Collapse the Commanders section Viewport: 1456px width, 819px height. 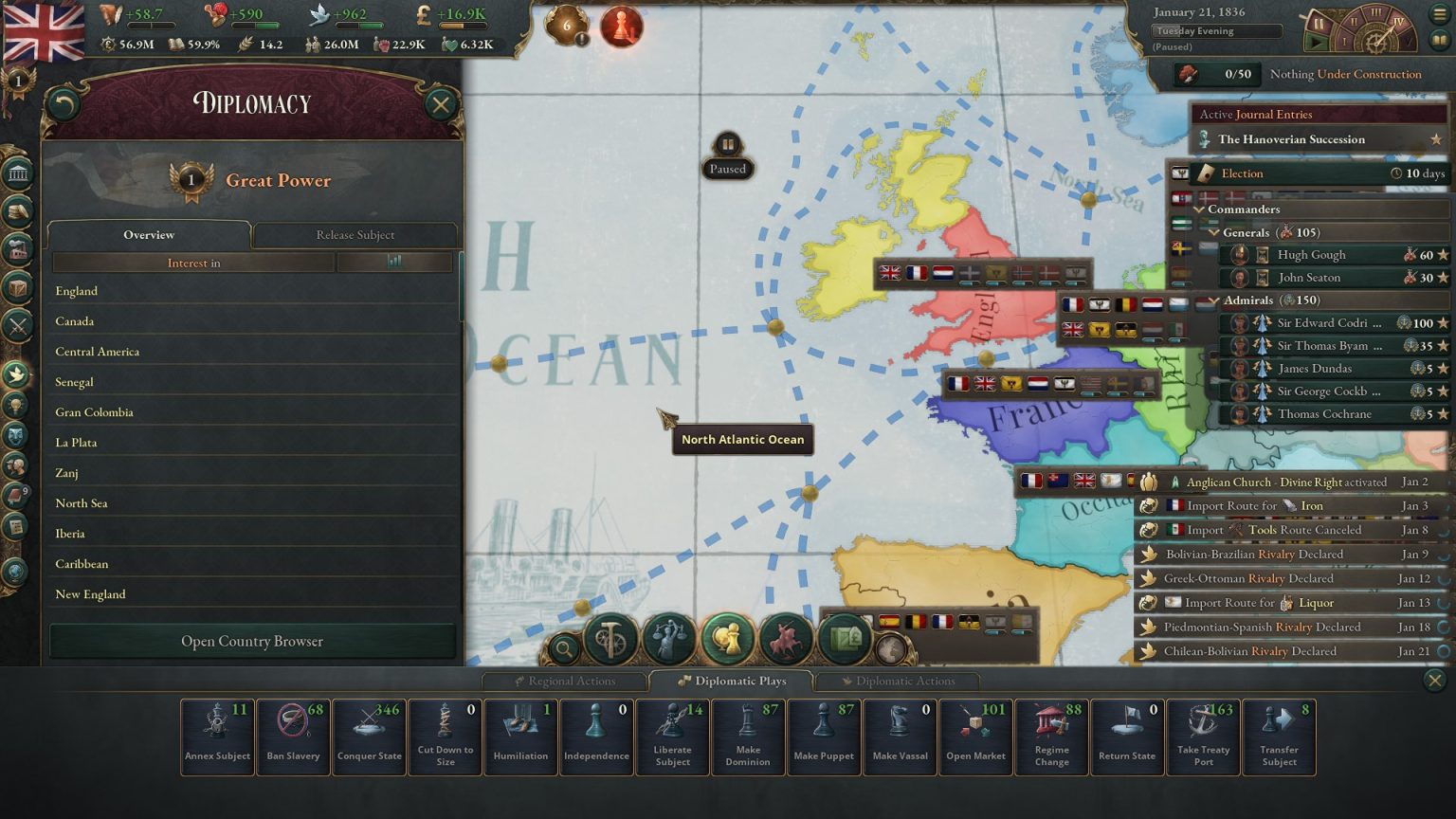click(x=1198, y=209)
